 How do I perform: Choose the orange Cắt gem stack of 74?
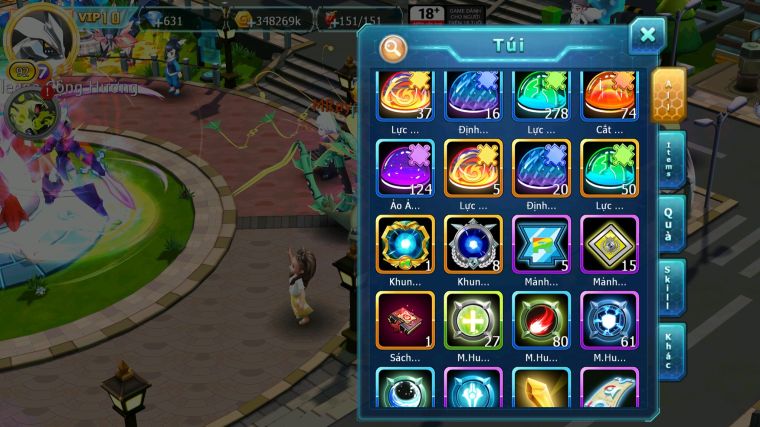pos(609,95)
